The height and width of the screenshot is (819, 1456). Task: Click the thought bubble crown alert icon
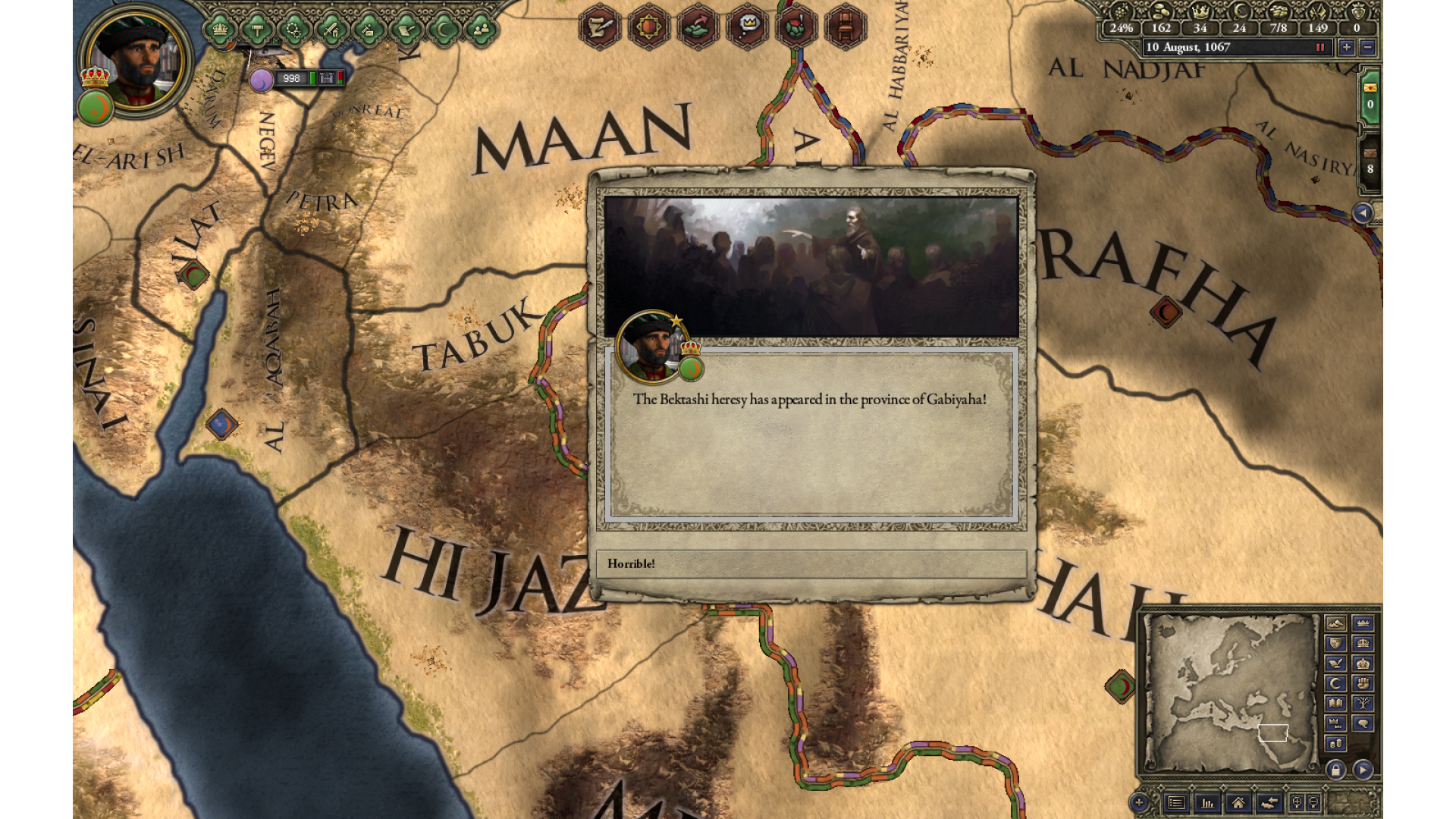[747, 27]
